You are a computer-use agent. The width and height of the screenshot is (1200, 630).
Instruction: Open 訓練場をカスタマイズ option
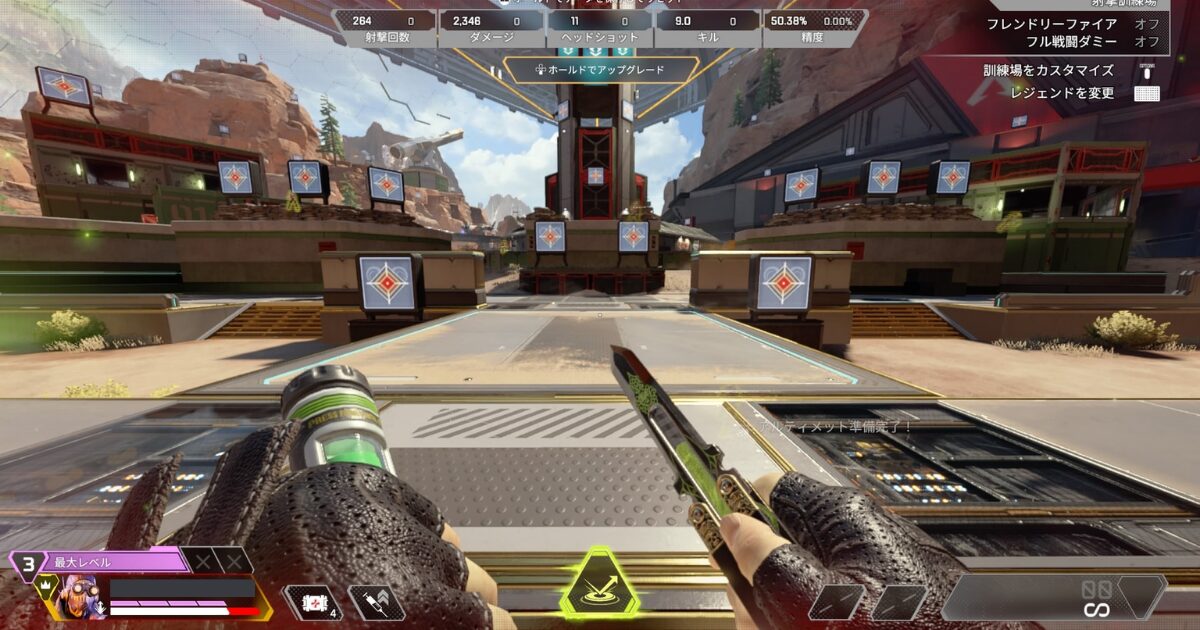point(1048,70)
